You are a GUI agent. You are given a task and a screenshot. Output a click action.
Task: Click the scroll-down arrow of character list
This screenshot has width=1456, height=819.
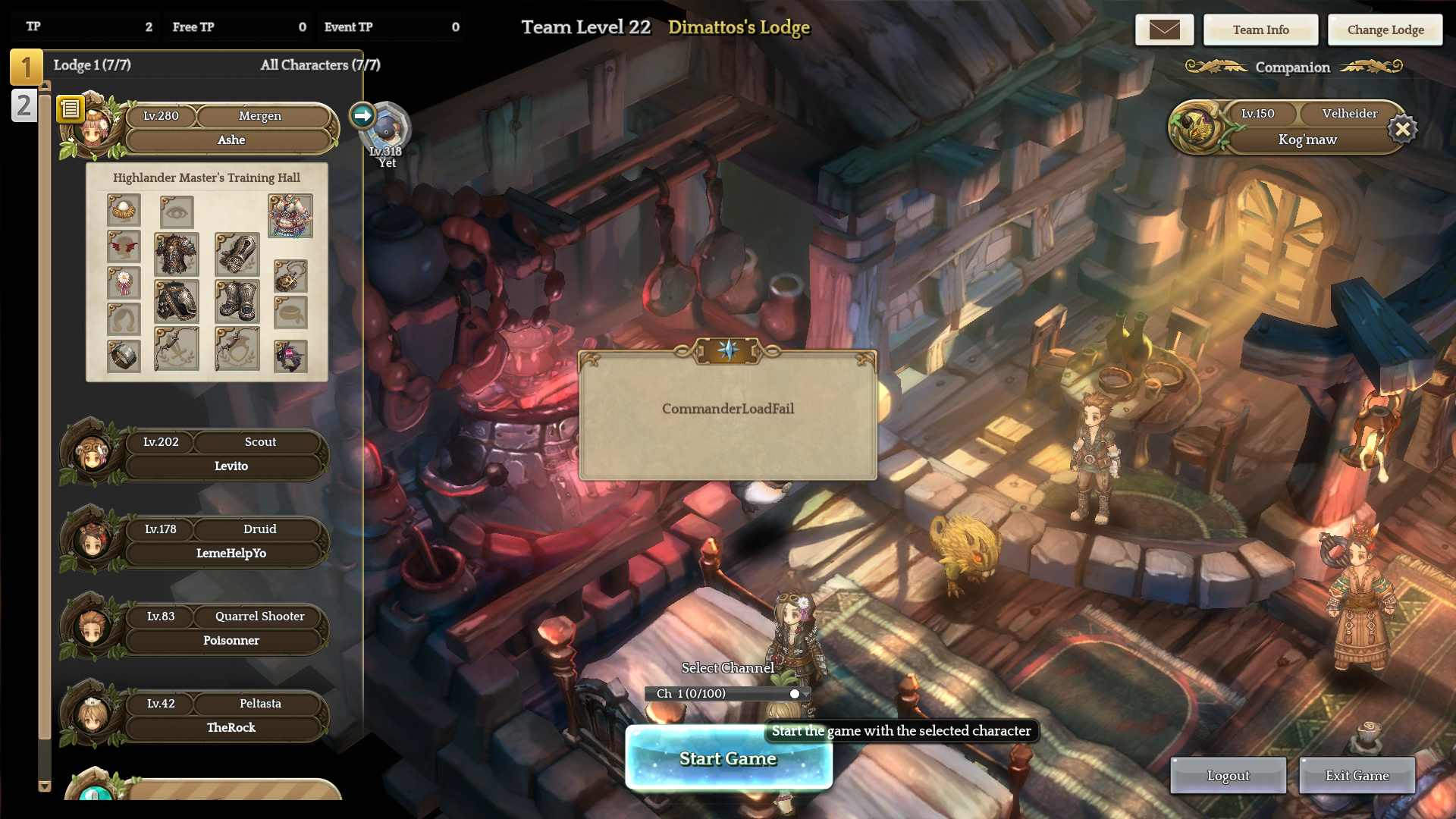point(45,786)
